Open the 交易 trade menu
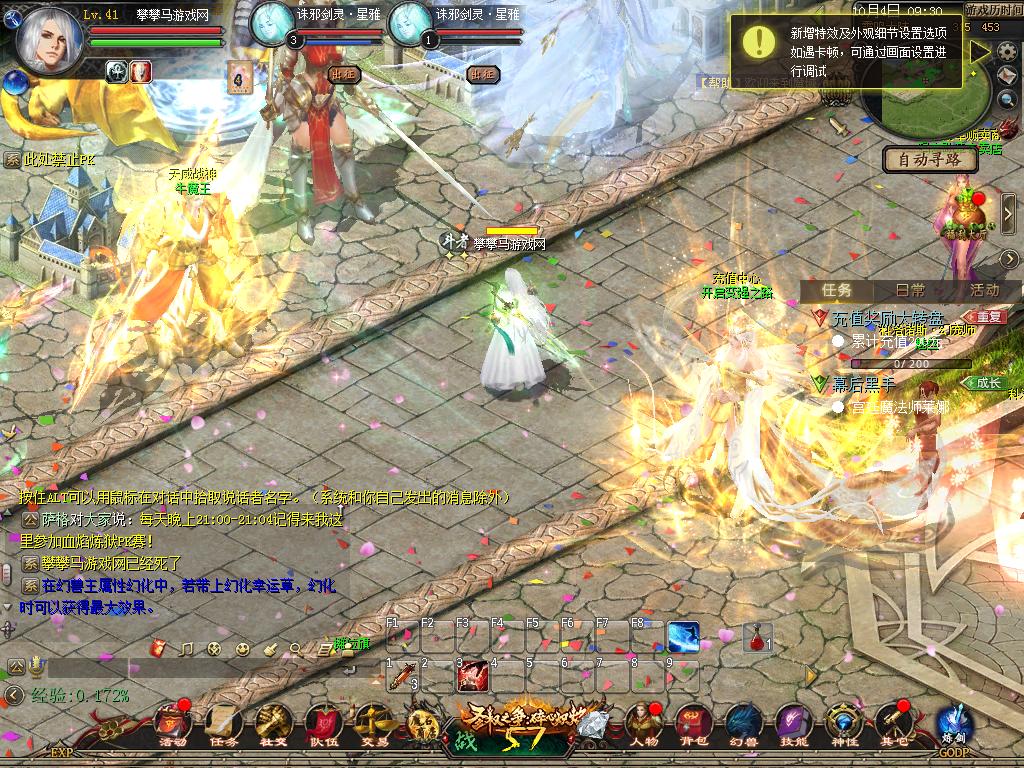Image resolution: width=1024 pixels, height=768 pixels. [374, 723]
